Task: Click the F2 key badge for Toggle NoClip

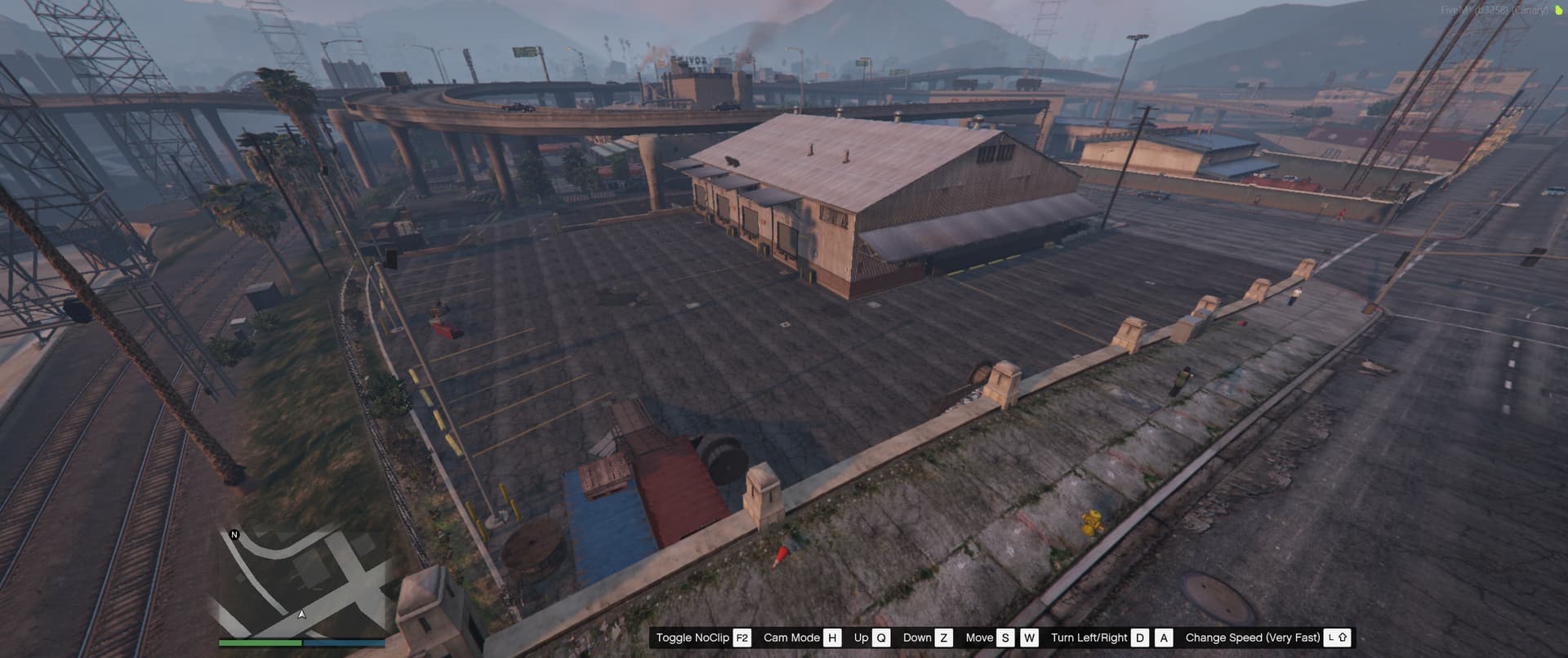Action: pos(742,638)
